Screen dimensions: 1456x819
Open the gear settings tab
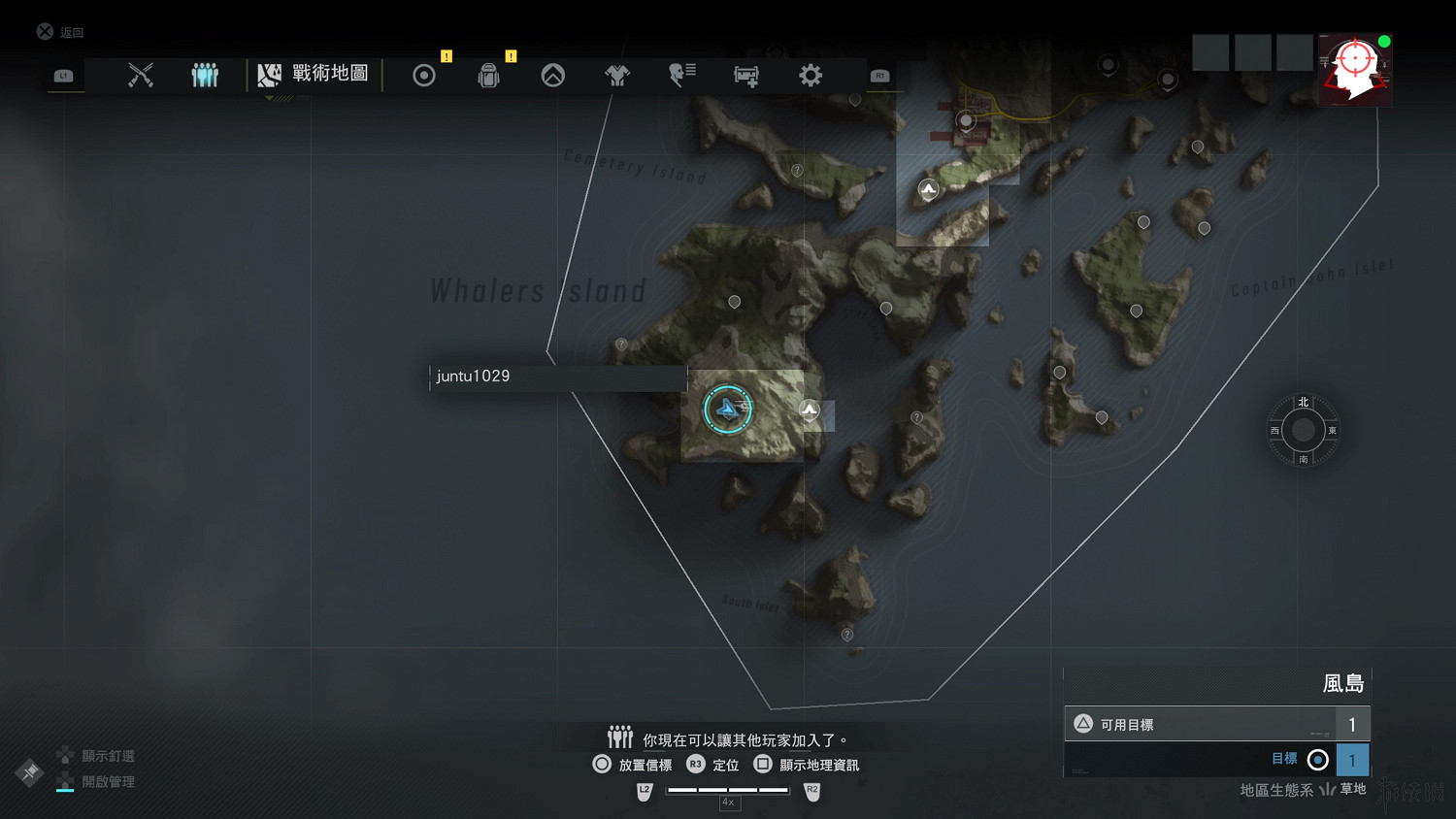pos(811,75)
